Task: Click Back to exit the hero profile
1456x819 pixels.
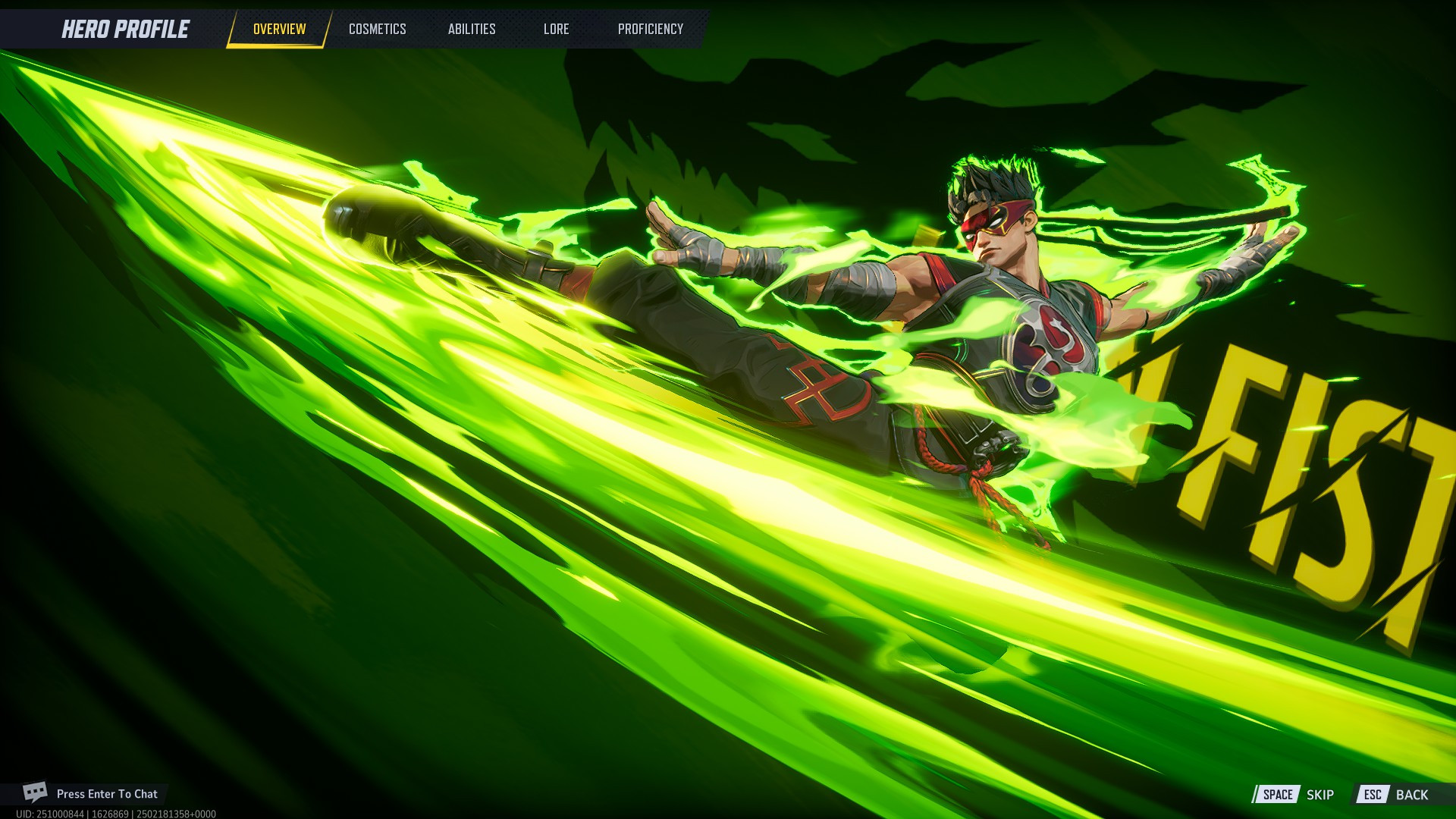Action: [x=1412, y=795]
